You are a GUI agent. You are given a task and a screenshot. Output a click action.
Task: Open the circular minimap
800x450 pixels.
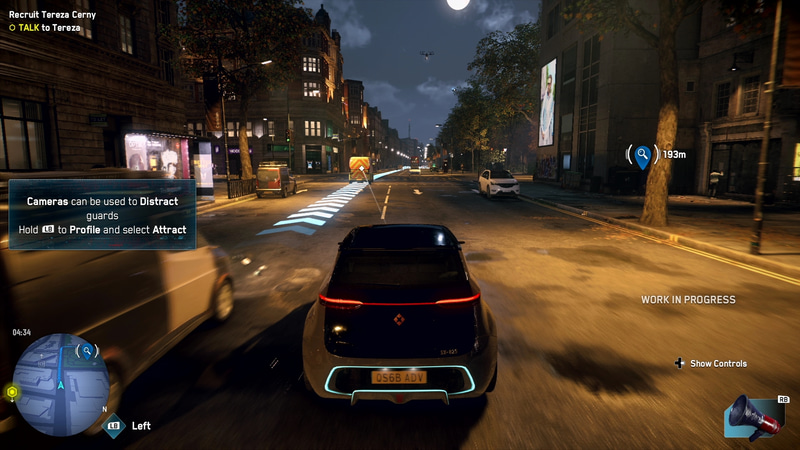coord(60,384)
